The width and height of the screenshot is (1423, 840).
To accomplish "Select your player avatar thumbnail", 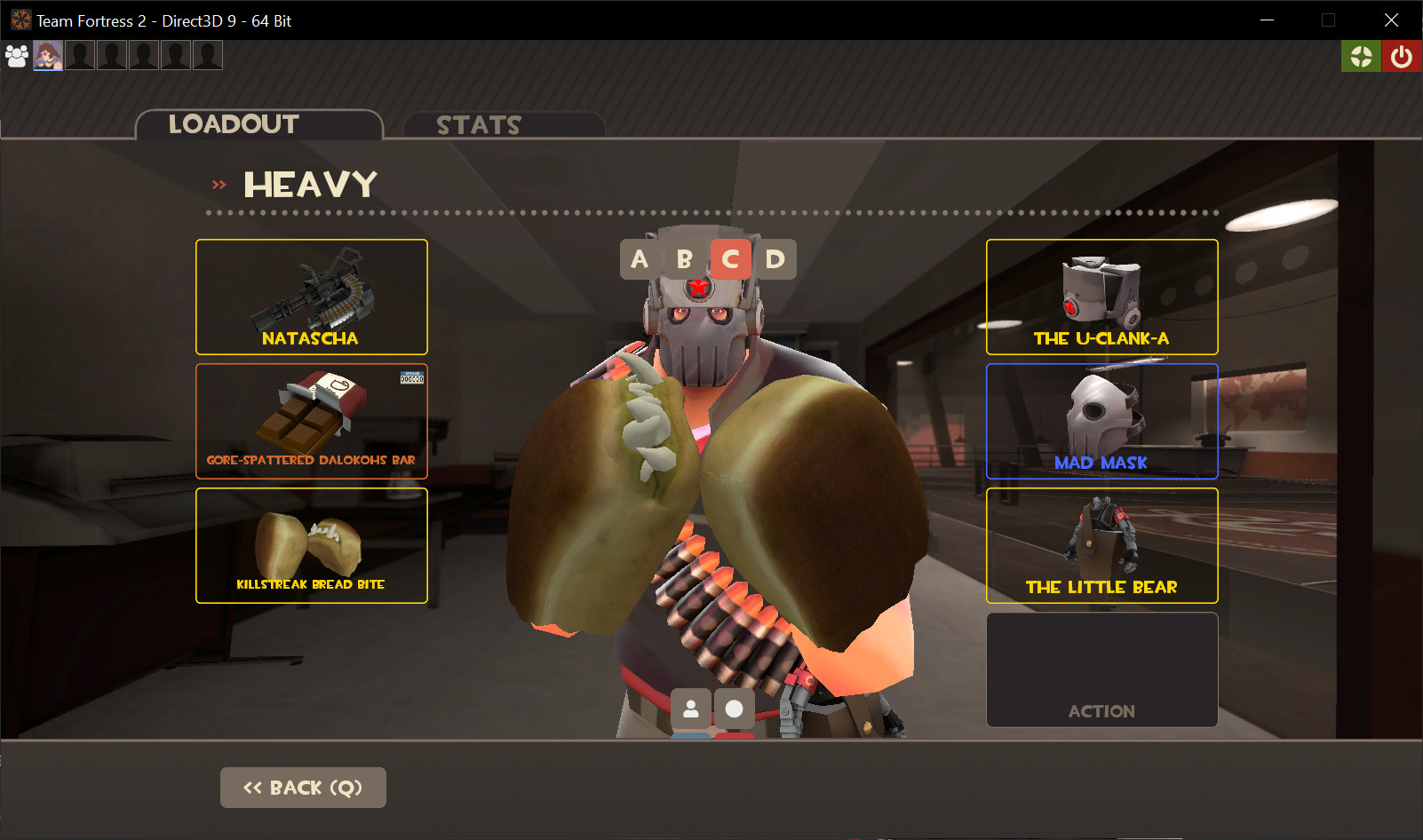I will click(x=47, y=55).
